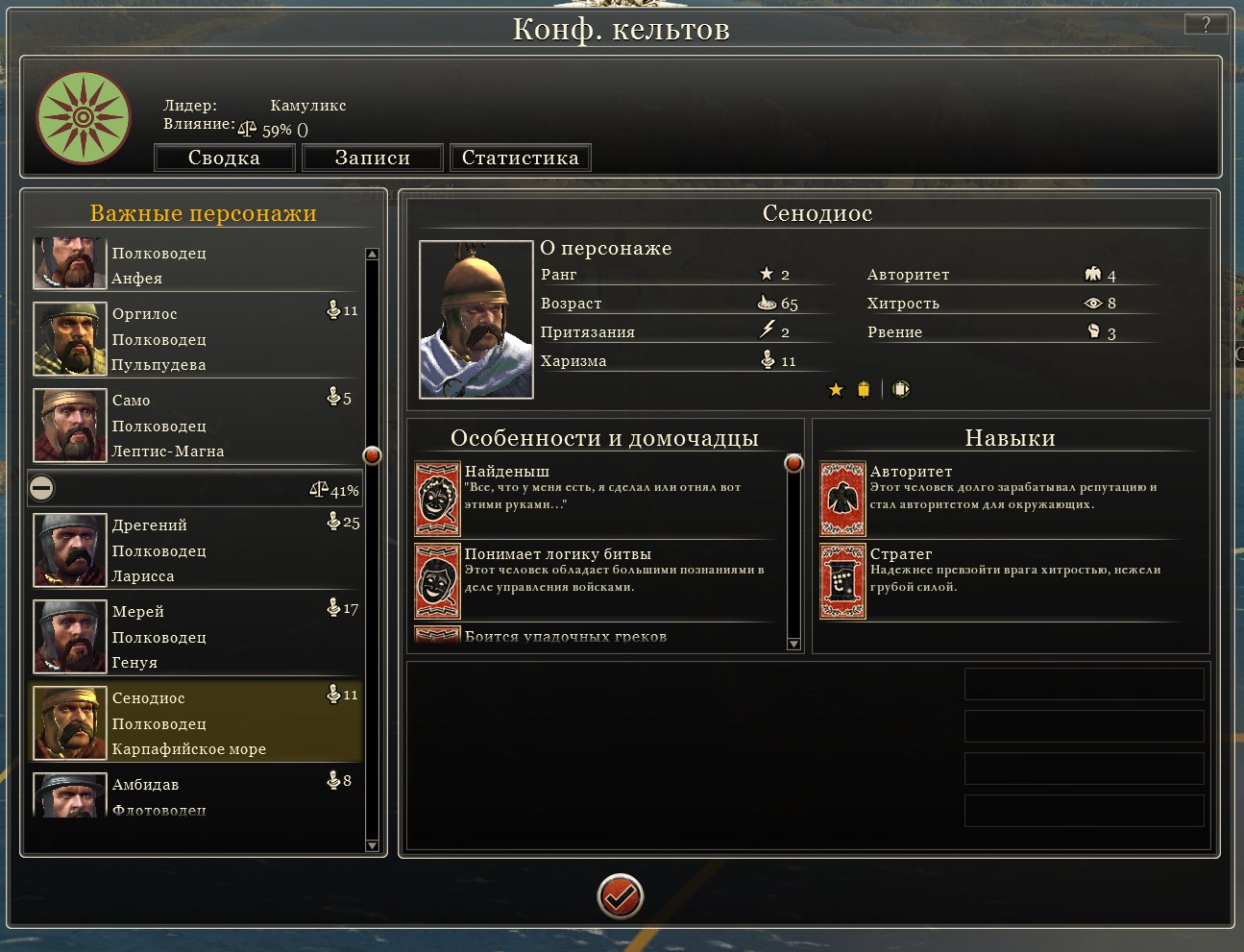The image size is (1244, 952).
Task: Open the Статистика tab
Action: (521, 158)
